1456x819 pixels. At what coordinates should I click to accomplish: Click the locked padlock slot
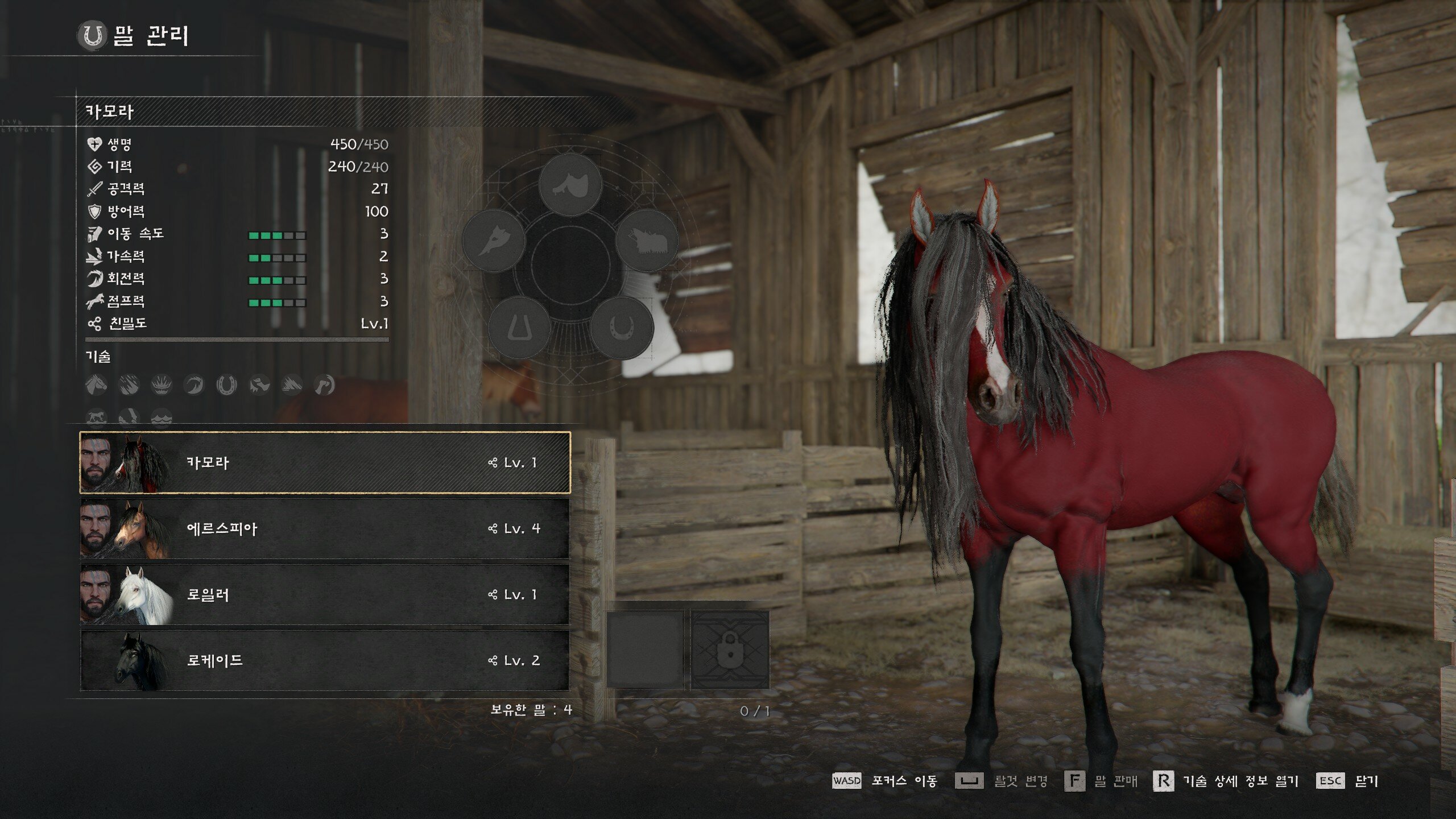pos(730,650)
